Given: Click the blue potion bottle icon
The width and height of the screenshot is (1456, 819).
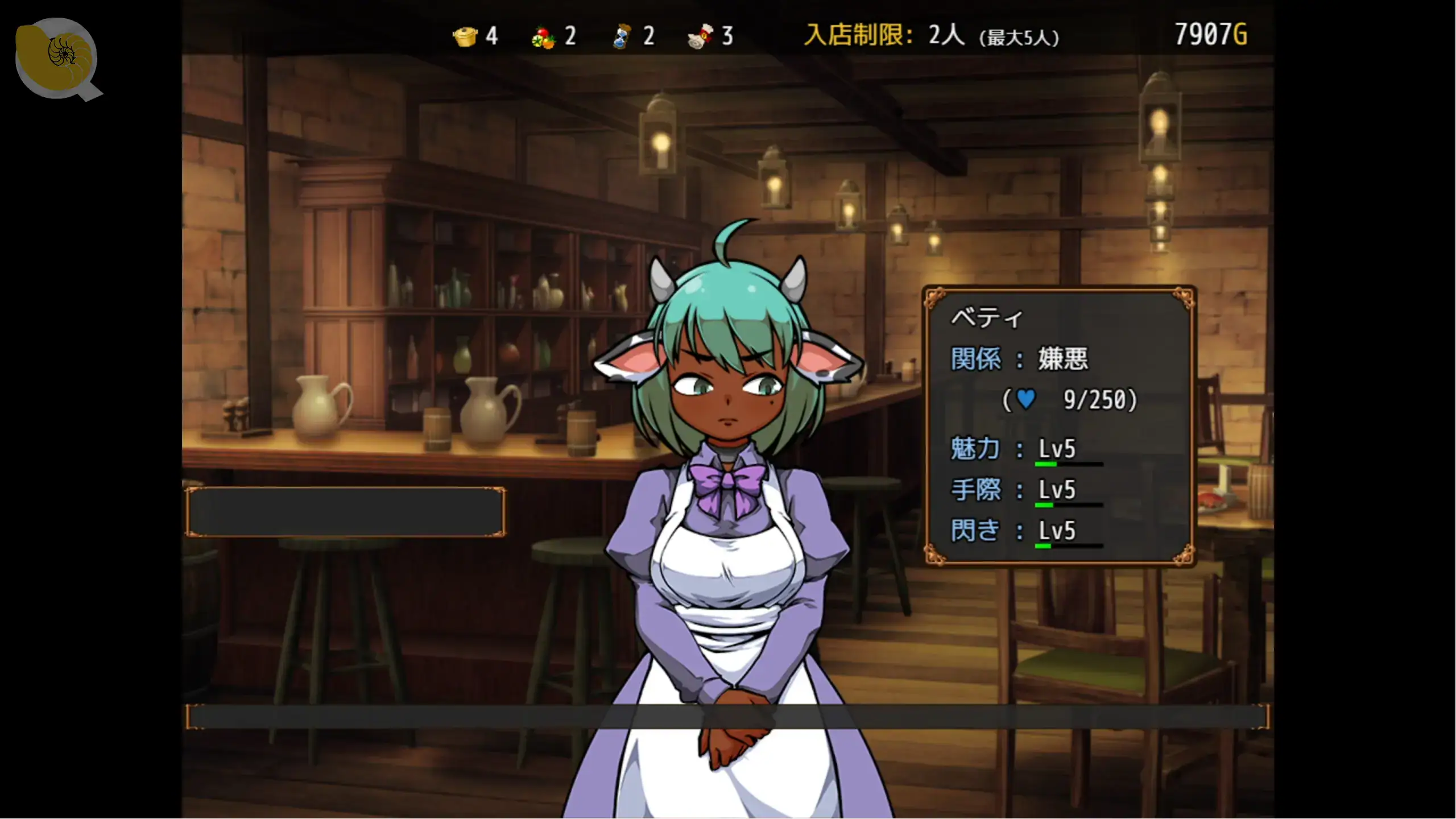Looking at the screenshot, I should click(622, 37).
